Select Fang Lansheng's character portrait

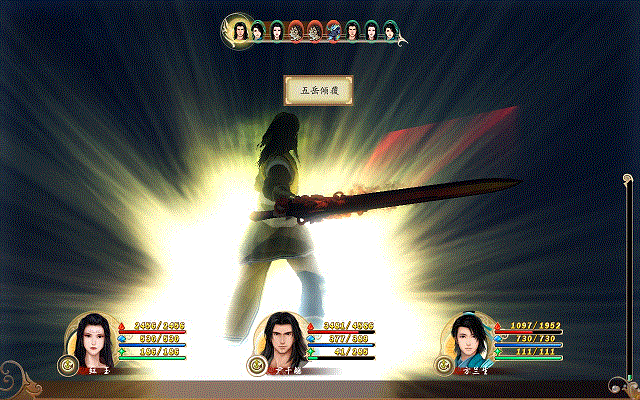(x=468, y=340)
